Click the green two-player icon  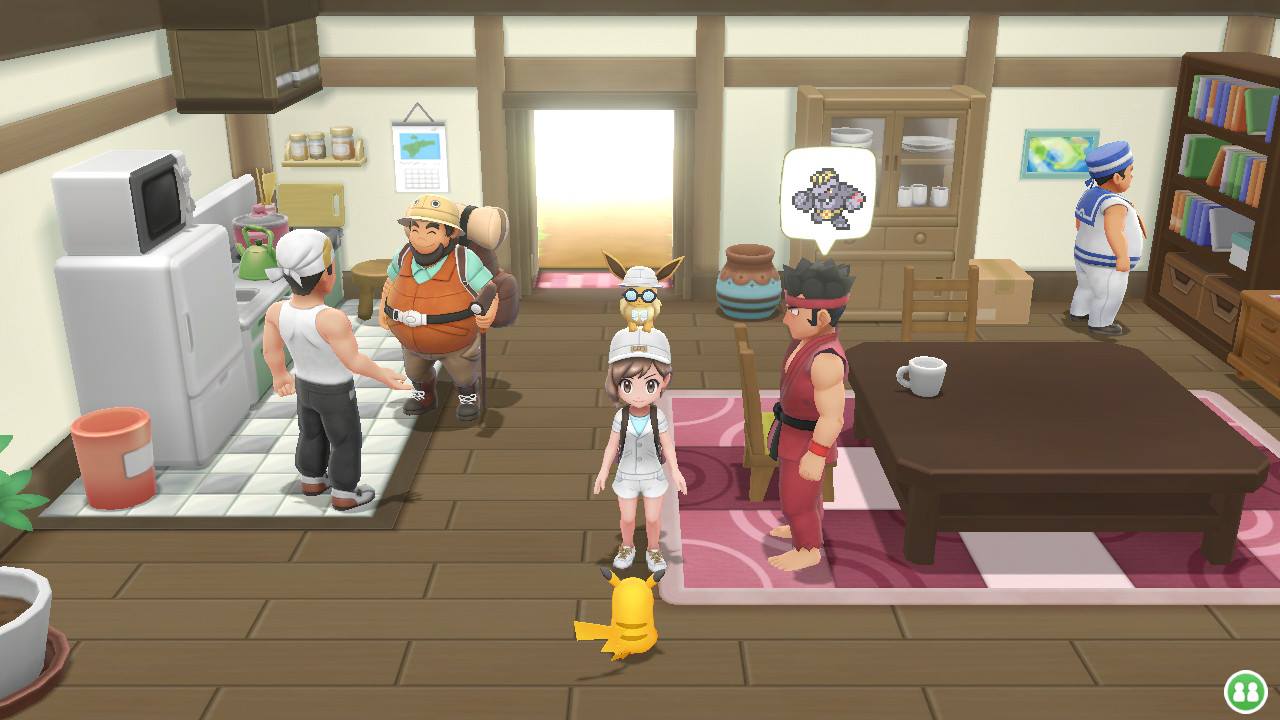[x=1245, y=691]
